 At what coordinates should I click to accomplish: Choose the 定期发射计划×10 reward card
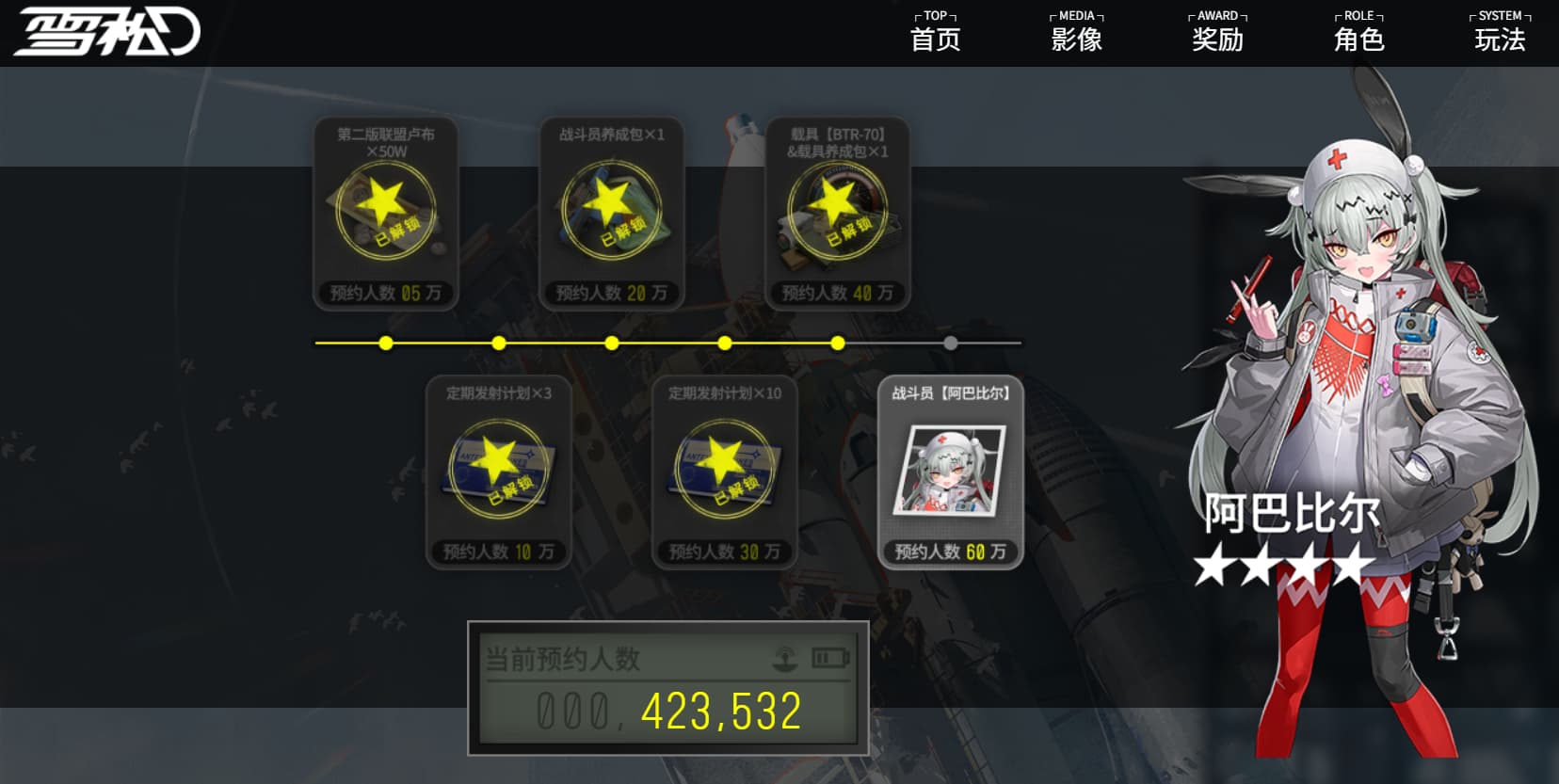tap(725, 472)
